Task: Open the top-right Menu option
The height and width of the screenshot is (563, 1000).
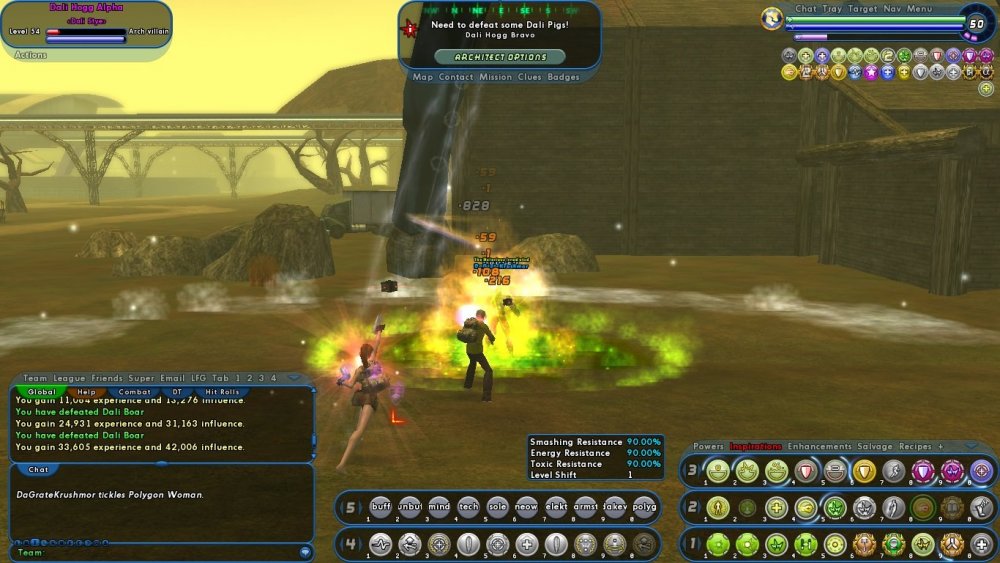Action: pos(920,9)
